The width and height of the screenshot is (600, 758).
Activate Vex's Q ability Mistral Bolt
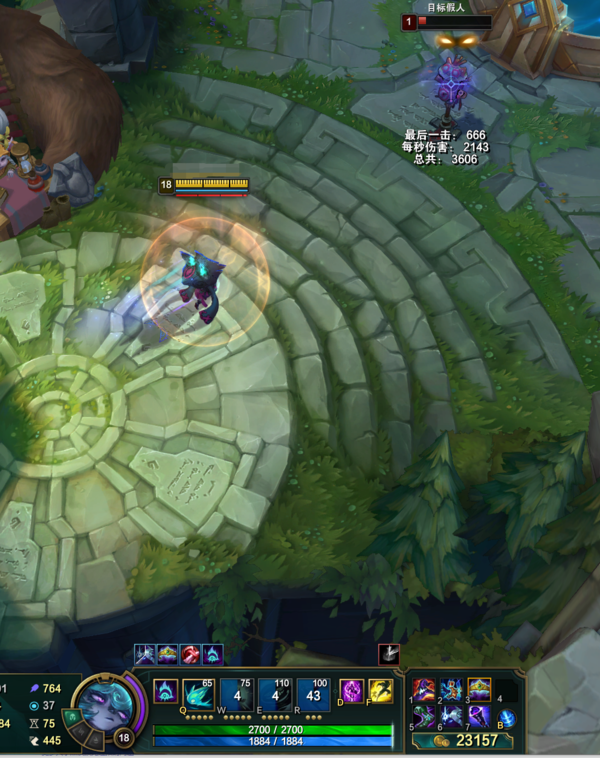[195, 693]
